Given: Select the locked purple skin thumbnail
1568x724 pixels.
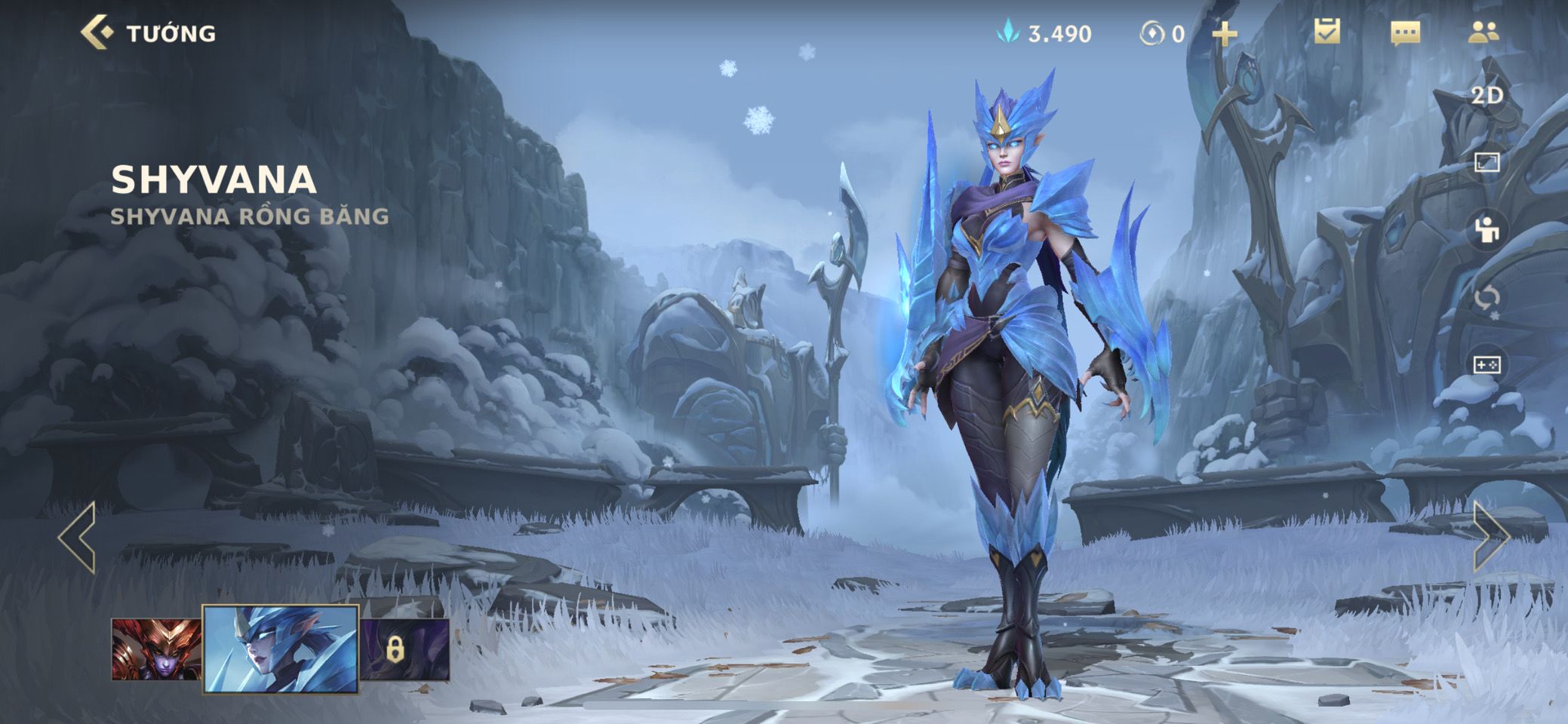Looking at the screenshot, I should [x=404, y=649].
